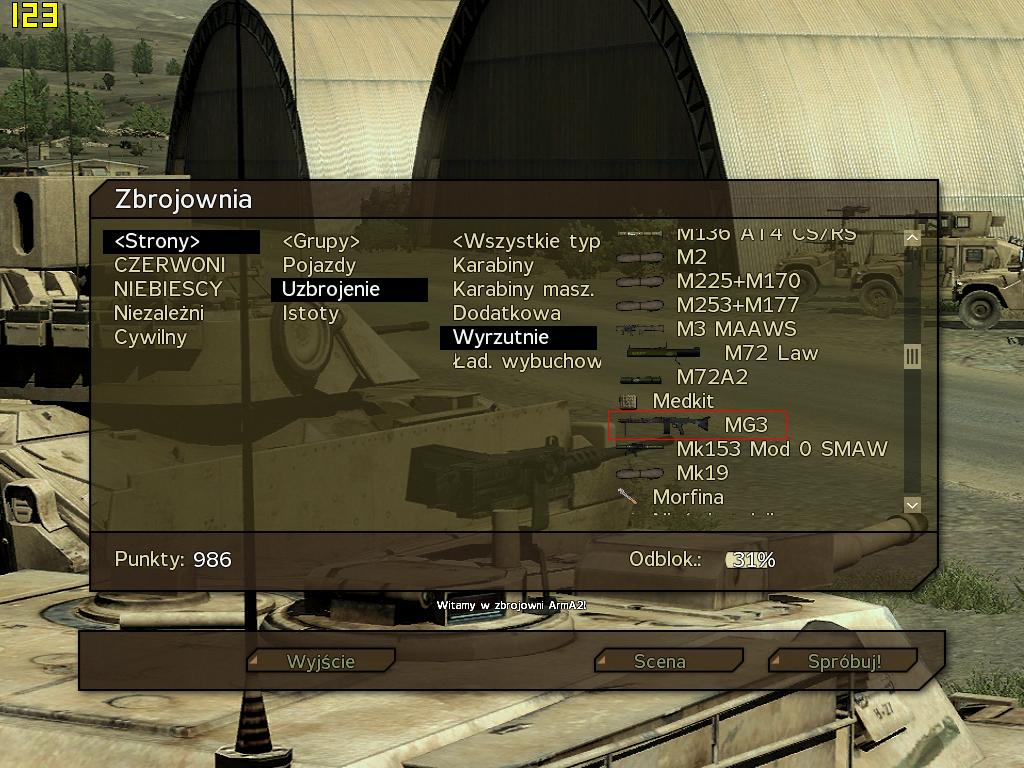Select the CZERWONI side

point(169,265)
